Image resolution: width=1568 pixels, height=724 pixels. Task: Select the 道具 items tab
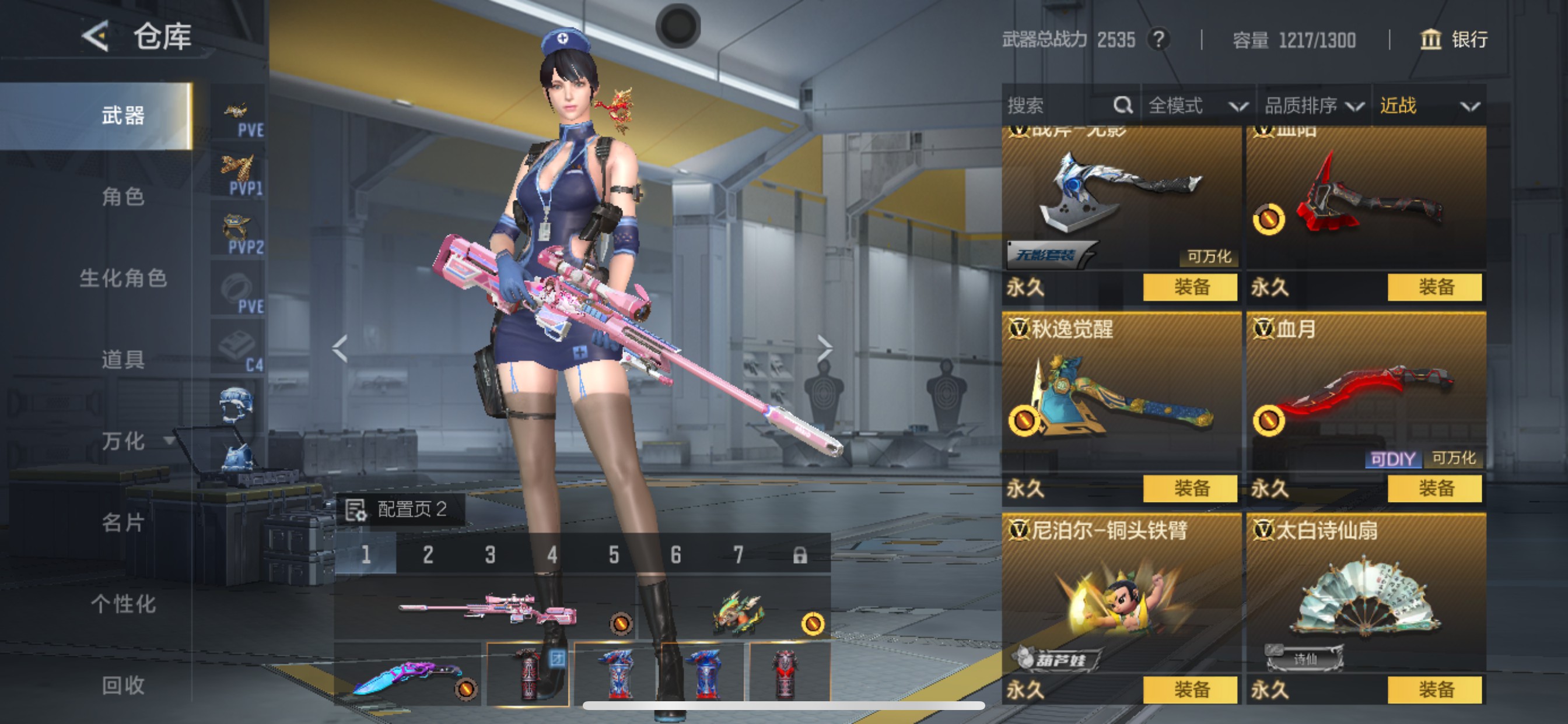123,360
